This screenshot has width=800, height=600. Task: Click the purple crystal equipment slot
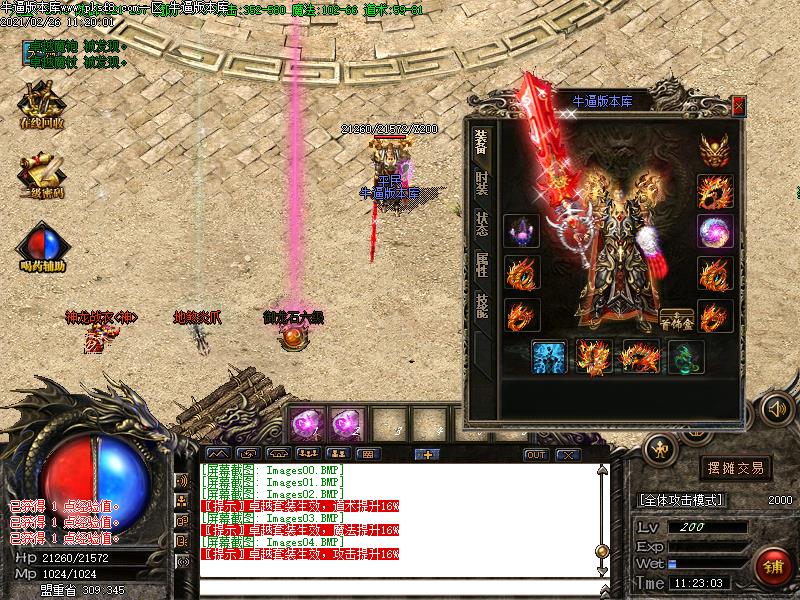521,231
